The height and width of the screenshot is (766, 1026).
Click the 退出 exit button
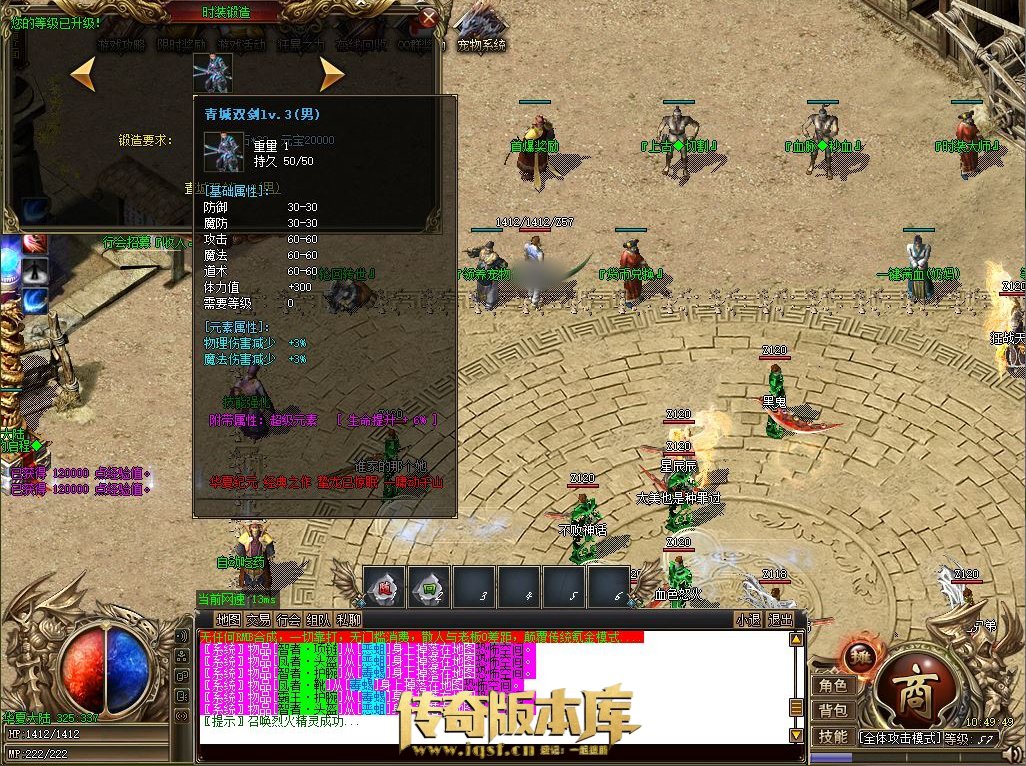click(780, 619)
